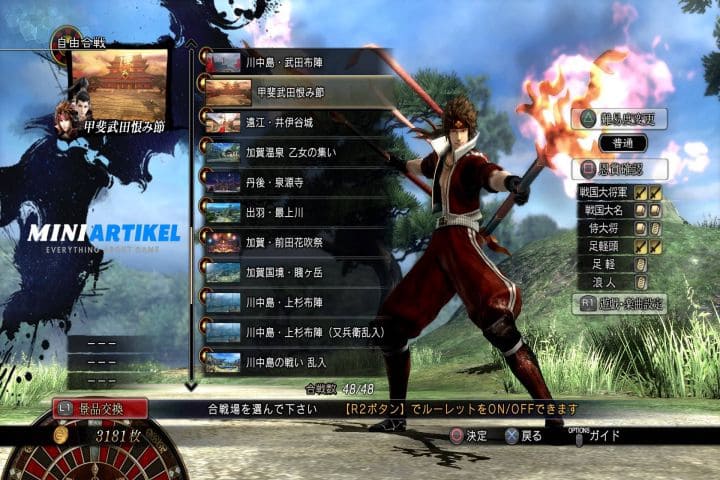Select the 加賀・前田花吹祭 battle
The height and width of the screenshot is (480, 720).
pyautogui.click(x=290, y=242)
